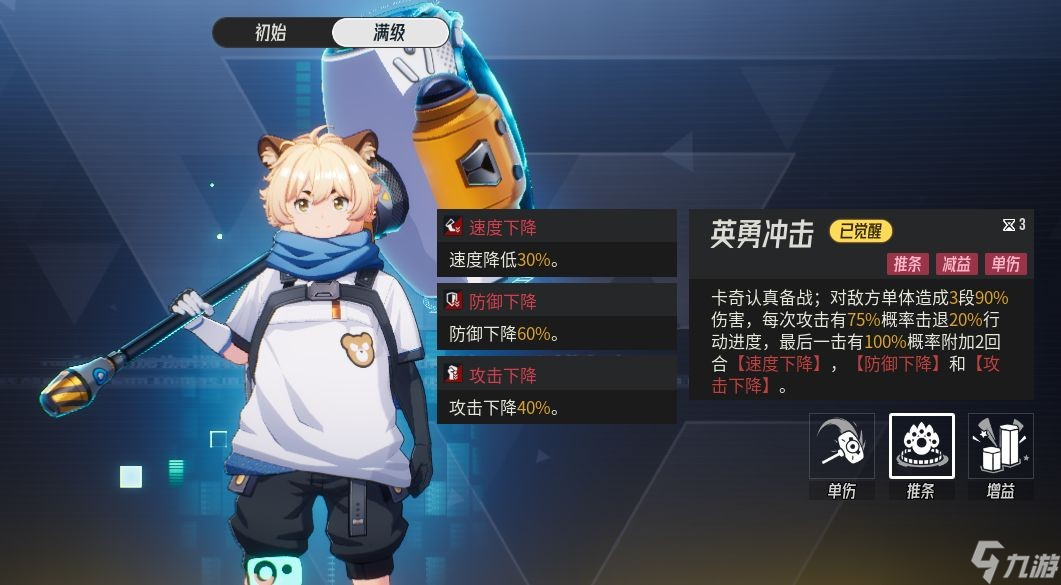Choose the 单伤 skill icon

pos(842,446)
